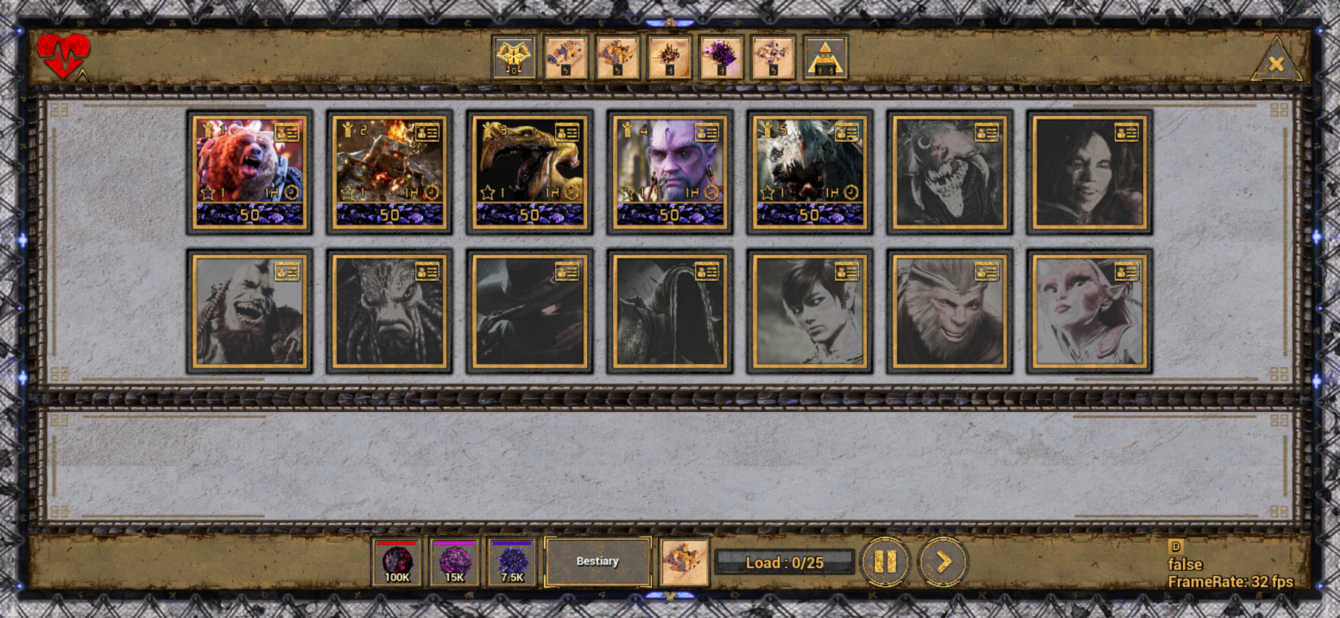Open the Bestiary button

pyautogui.click(x=597, y=561)
